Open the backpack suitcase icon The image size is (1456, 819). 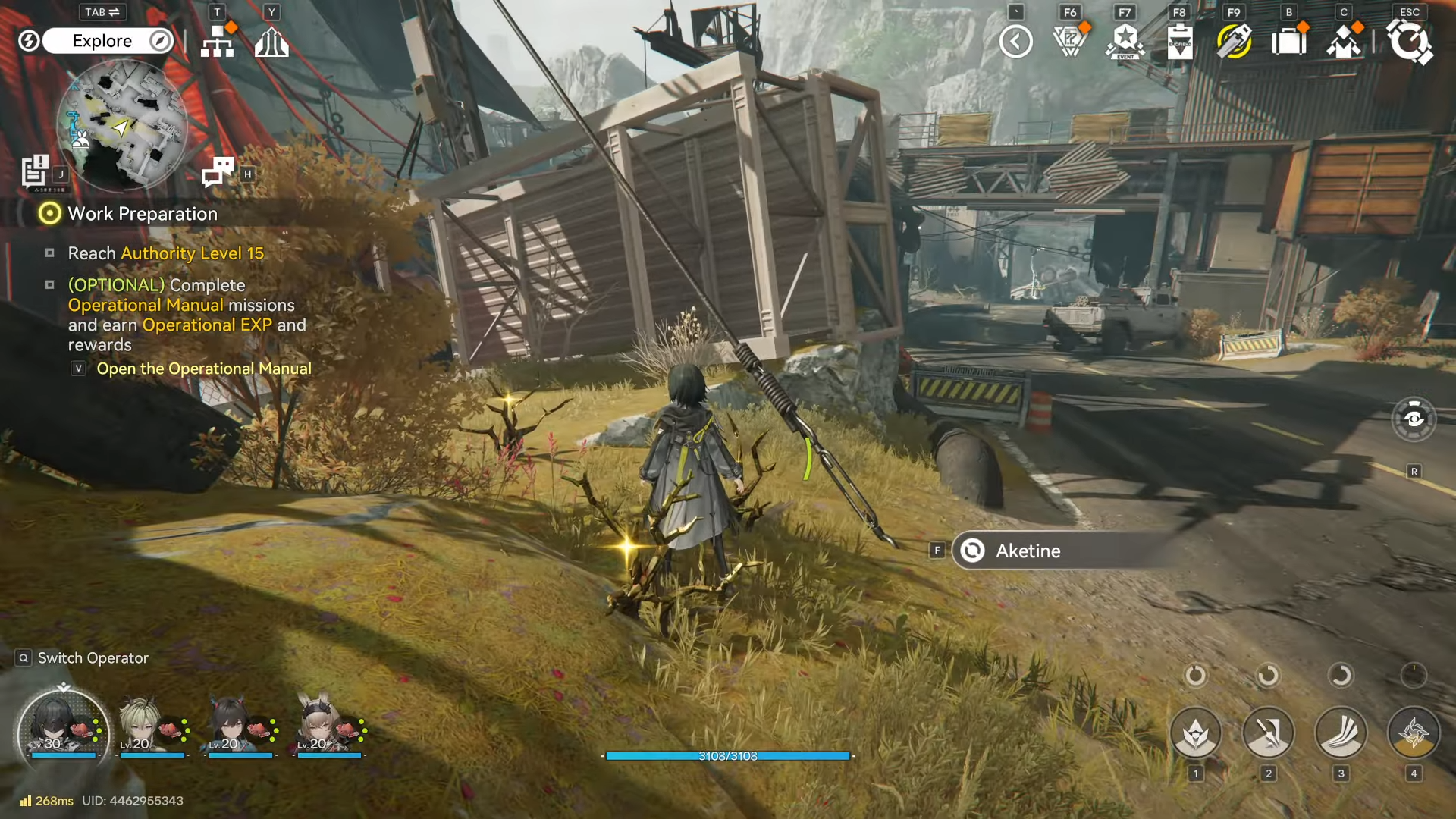(x=1288, y=42)
